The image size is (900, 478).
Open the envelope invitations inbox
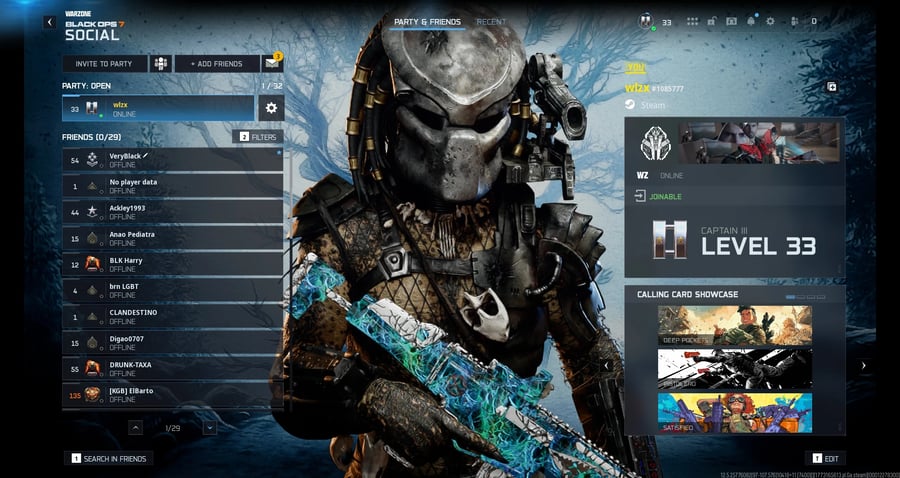[x=271, y=64]
